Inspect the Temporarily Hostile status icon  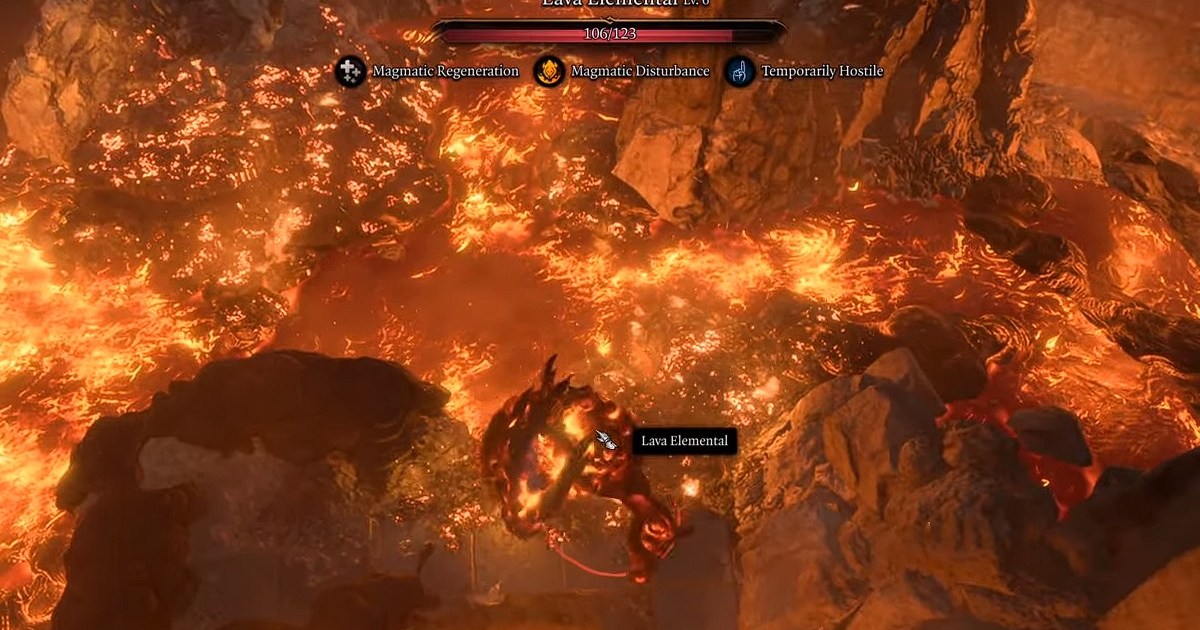(x=739, y=71)
